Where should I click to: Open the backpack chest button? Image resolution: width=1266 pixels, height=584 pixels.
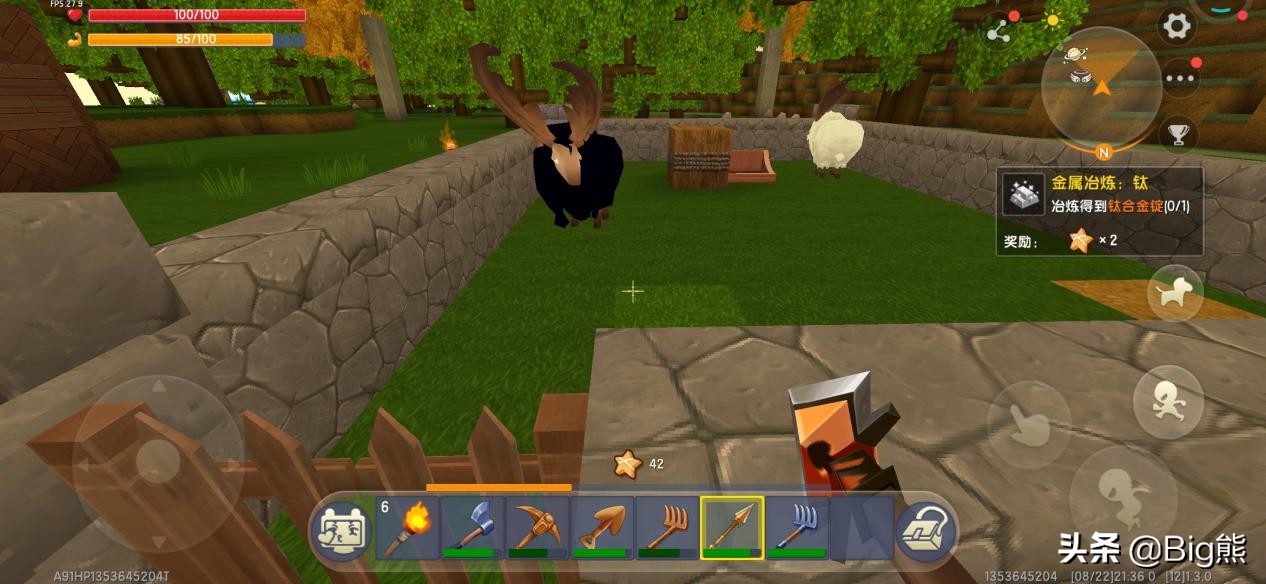[x=924, y=530]
